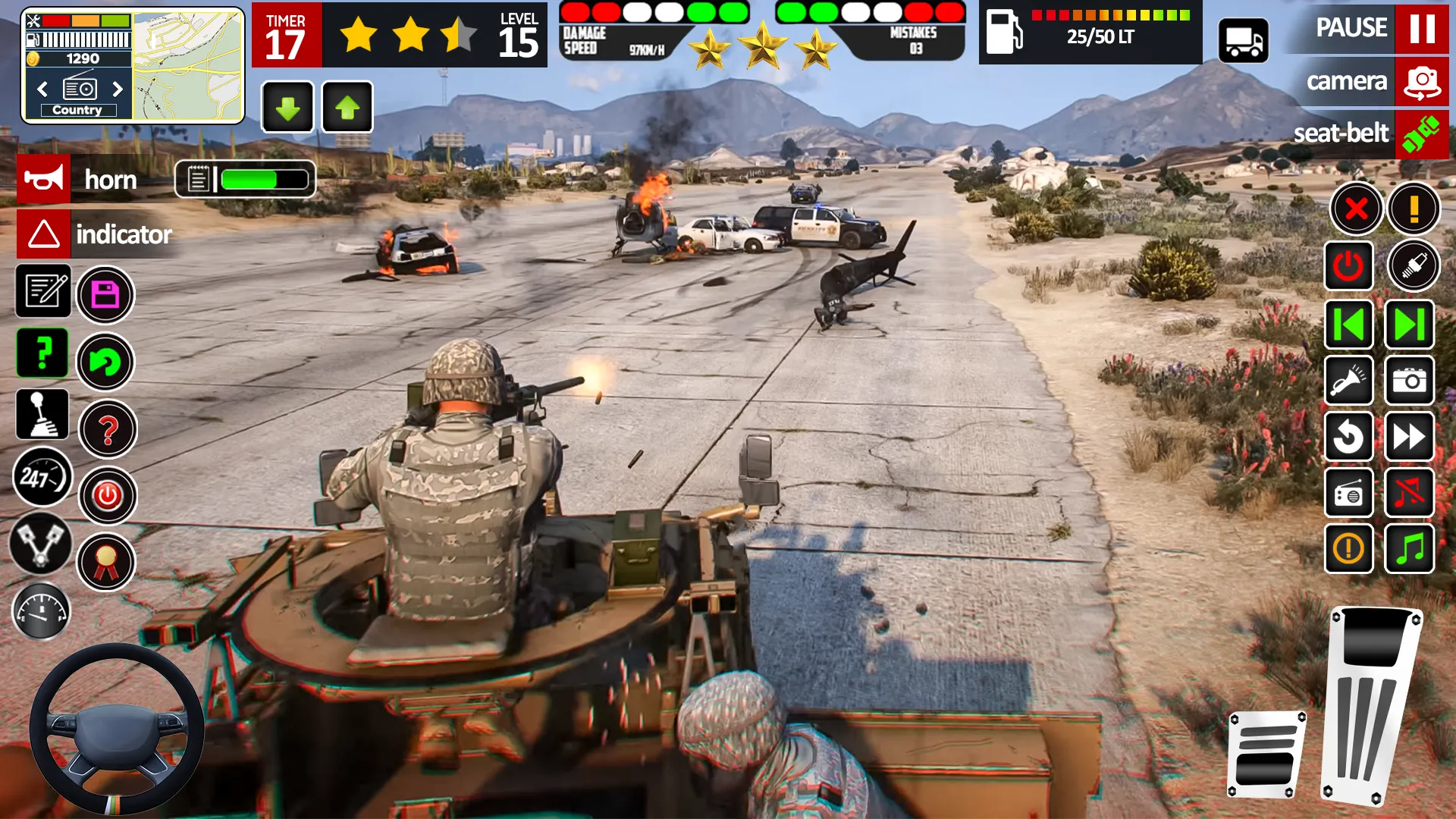Select the gear shifter icon
This screenshot has height=819, width=1456.
42,414
